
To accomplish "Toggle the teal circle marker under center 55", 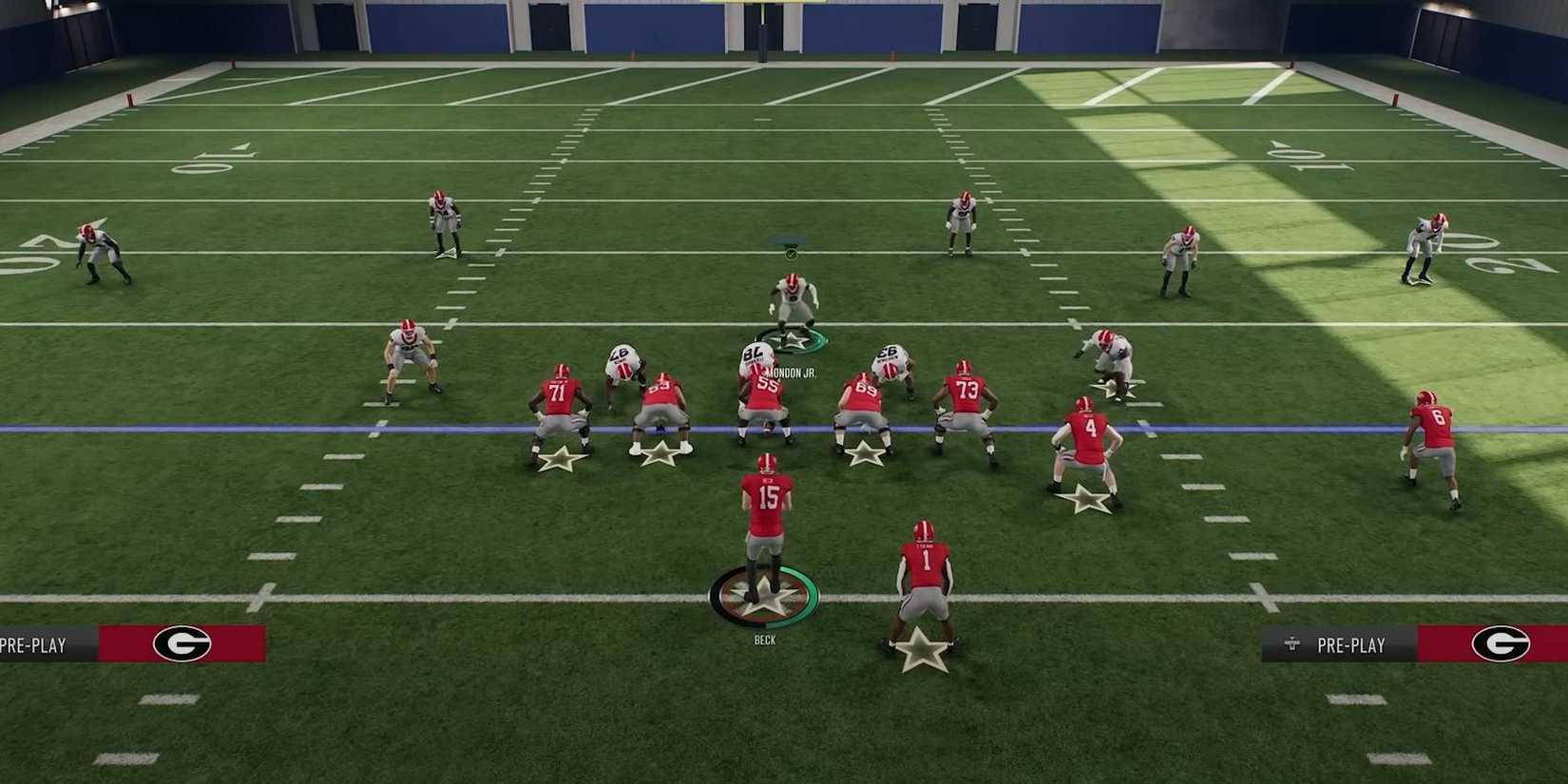I will point(792,339).
